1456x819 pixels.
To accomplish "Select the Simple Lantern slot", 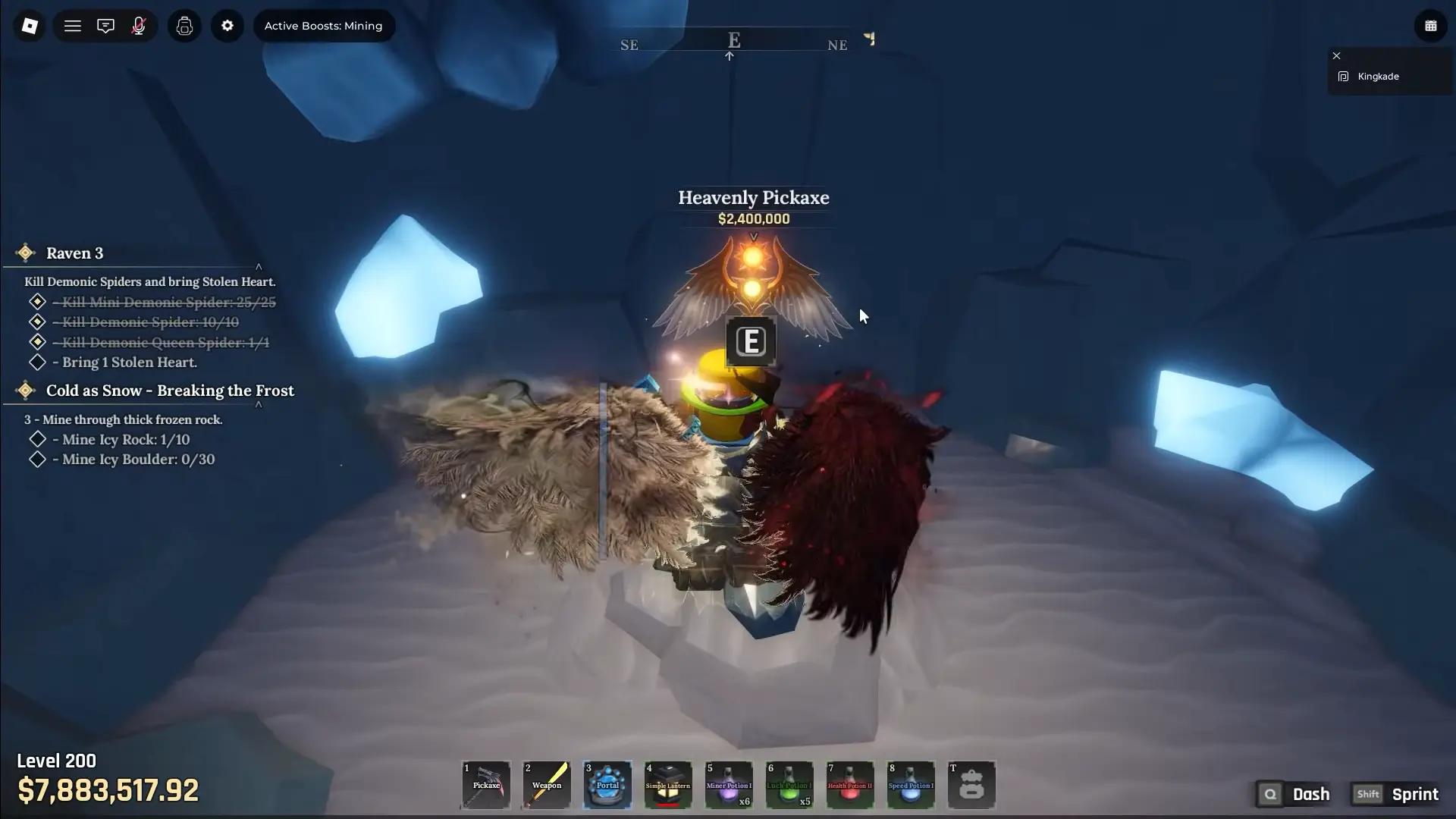I will point(668,785).
